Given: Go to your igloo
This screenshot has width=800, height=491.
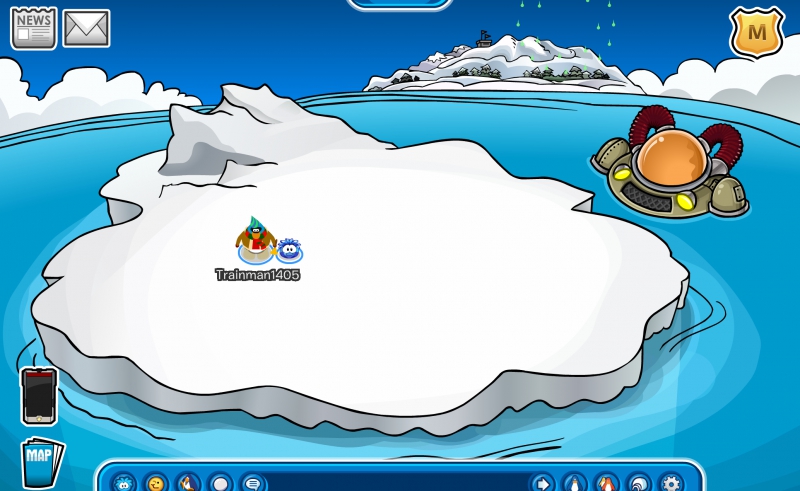Looking at the screenshot, I should click(x=638, y=483).
